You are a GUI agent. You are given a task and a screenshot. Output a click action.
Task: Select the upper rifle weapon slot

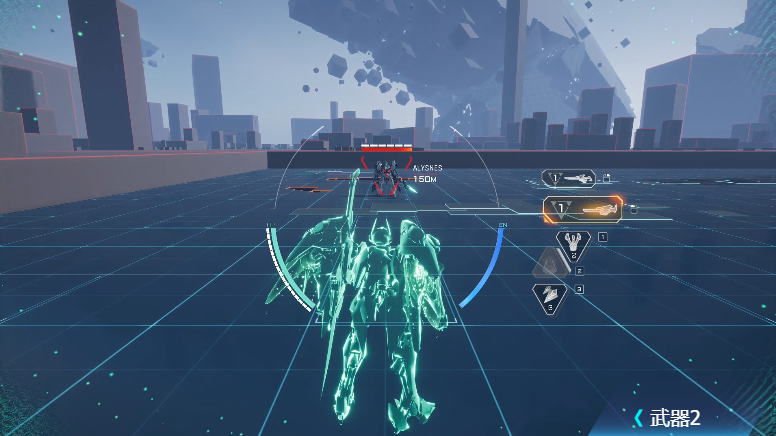click(x=570, y=179)
